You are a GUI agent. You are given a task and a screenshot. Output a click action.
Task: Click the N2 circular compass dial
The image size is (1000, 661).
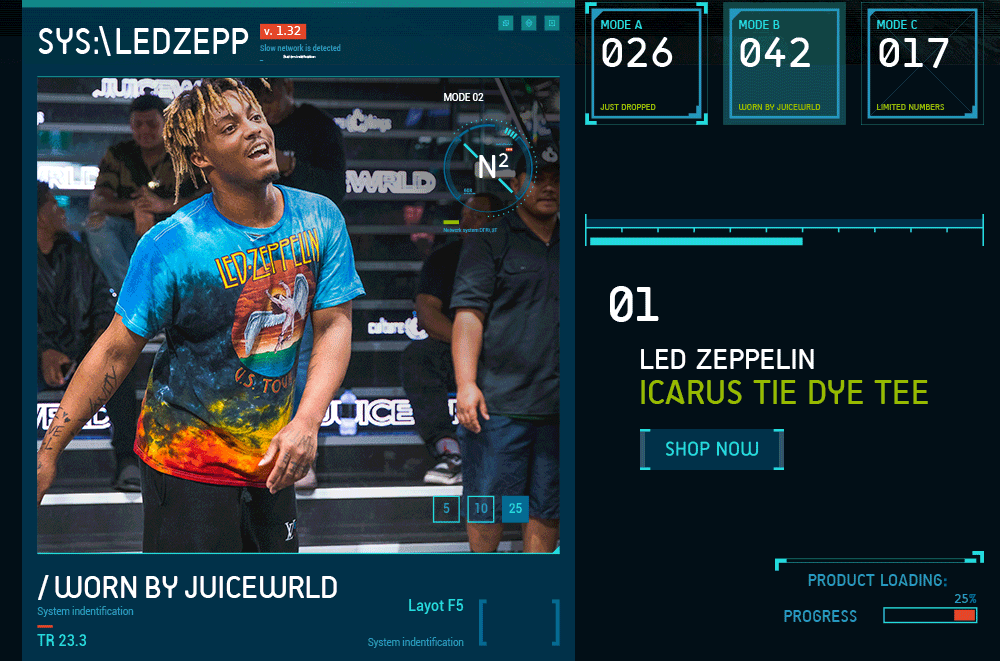(489, 167)
